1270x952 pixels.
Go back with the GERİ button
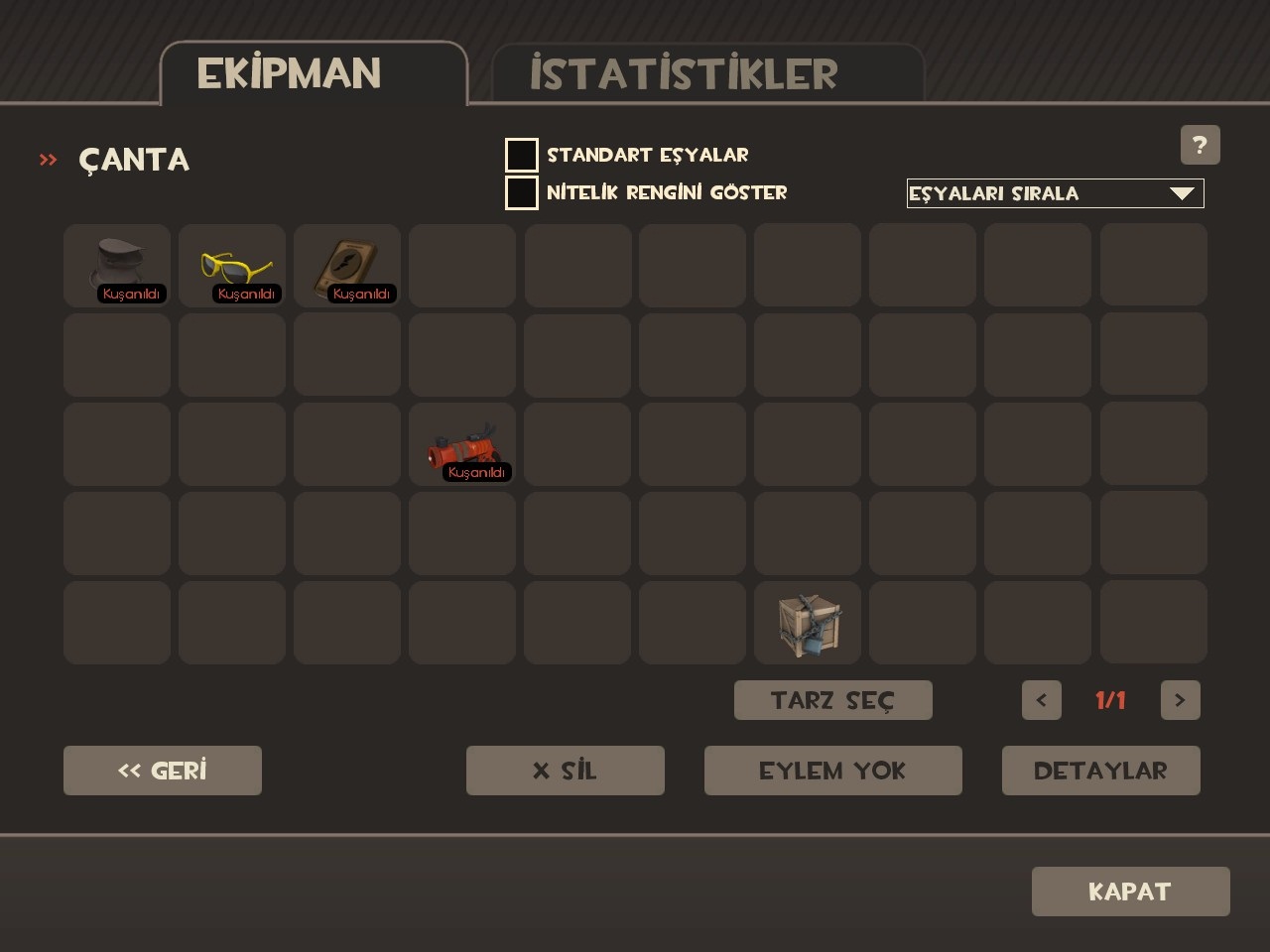tap(163, 771)
